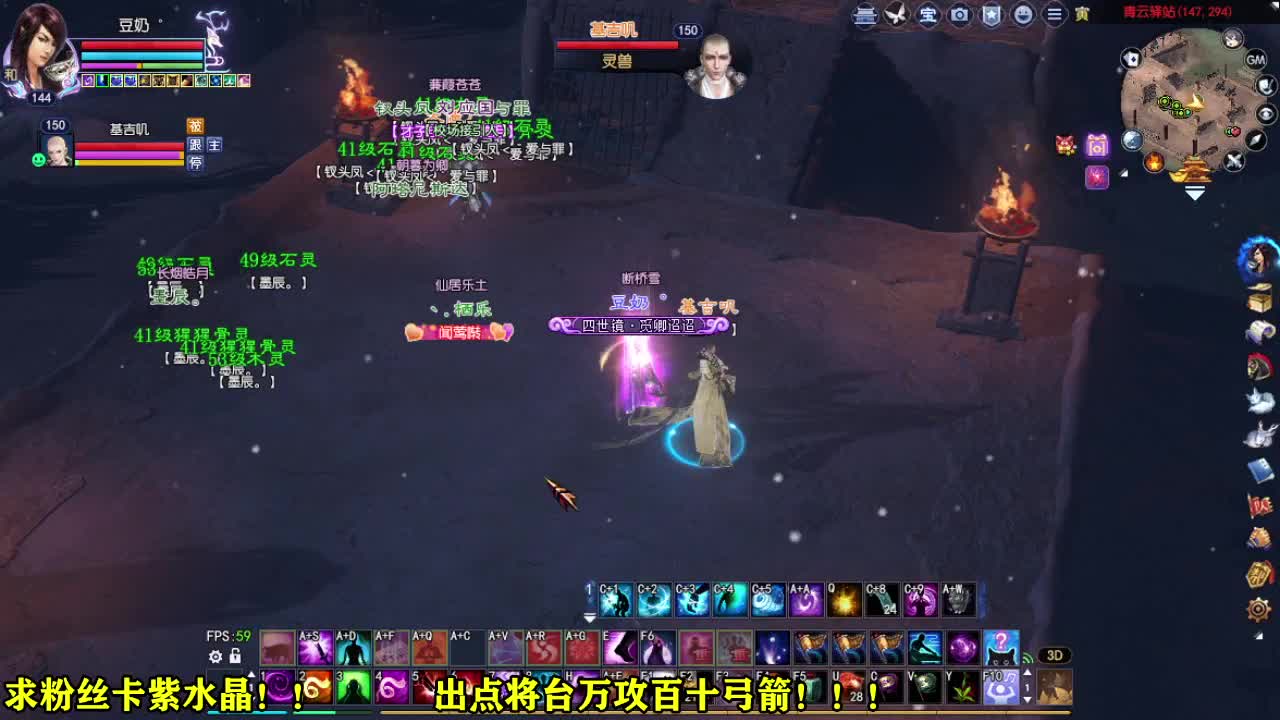This screenshot has height=720, width=1280.
Task: Click the smiley emoji icon in top toolbar
Action: (1024, 15)
